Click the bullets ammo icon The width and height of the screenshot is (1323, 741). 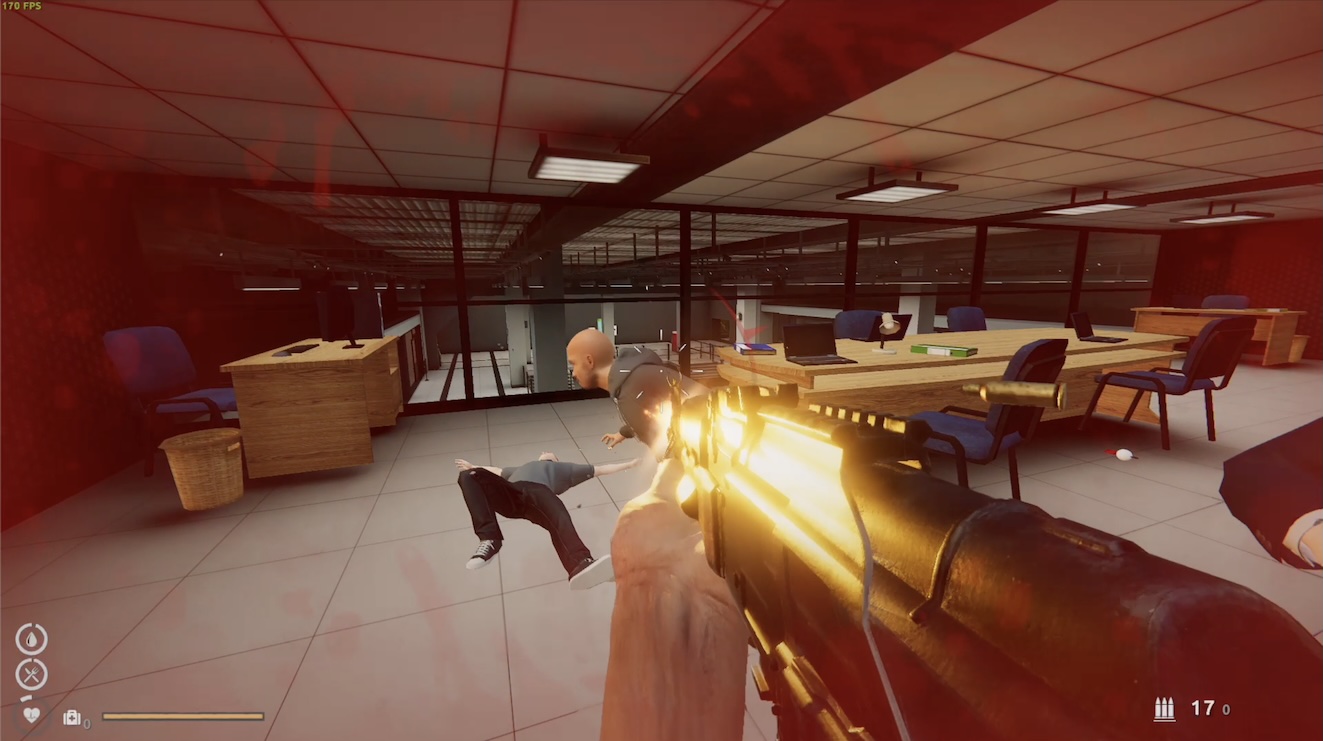[1164, 709]
